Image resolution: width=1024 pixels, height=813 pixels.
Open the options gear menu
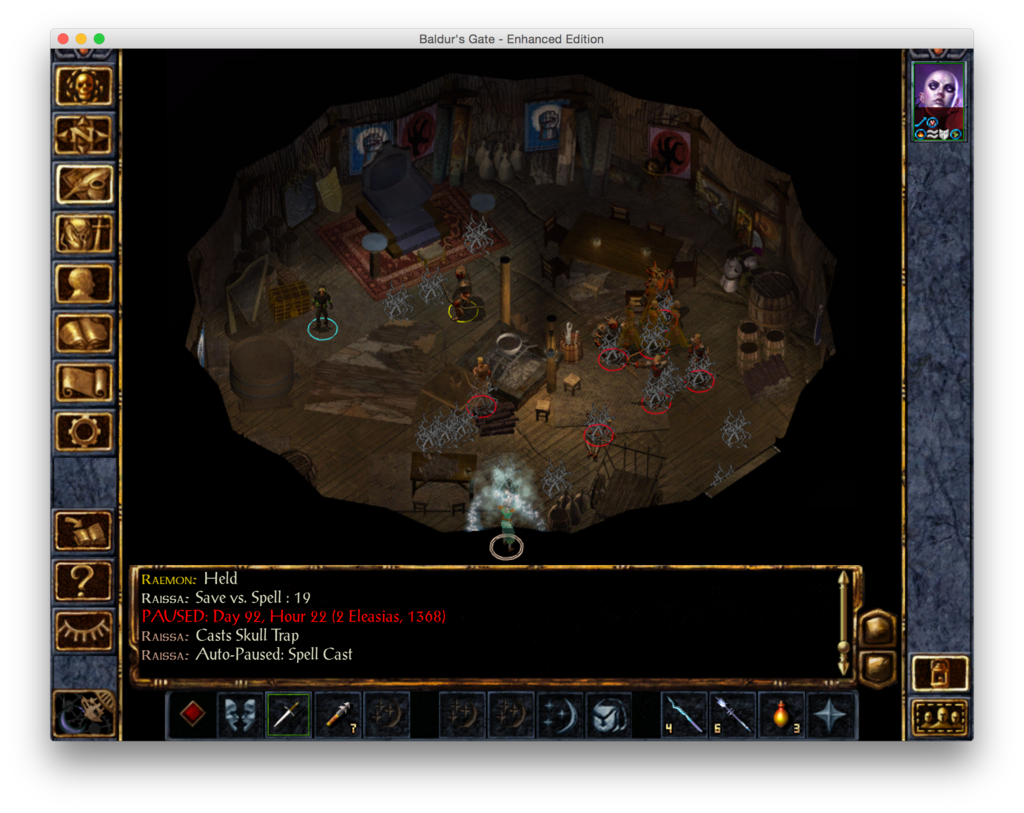tap(84, 431)
